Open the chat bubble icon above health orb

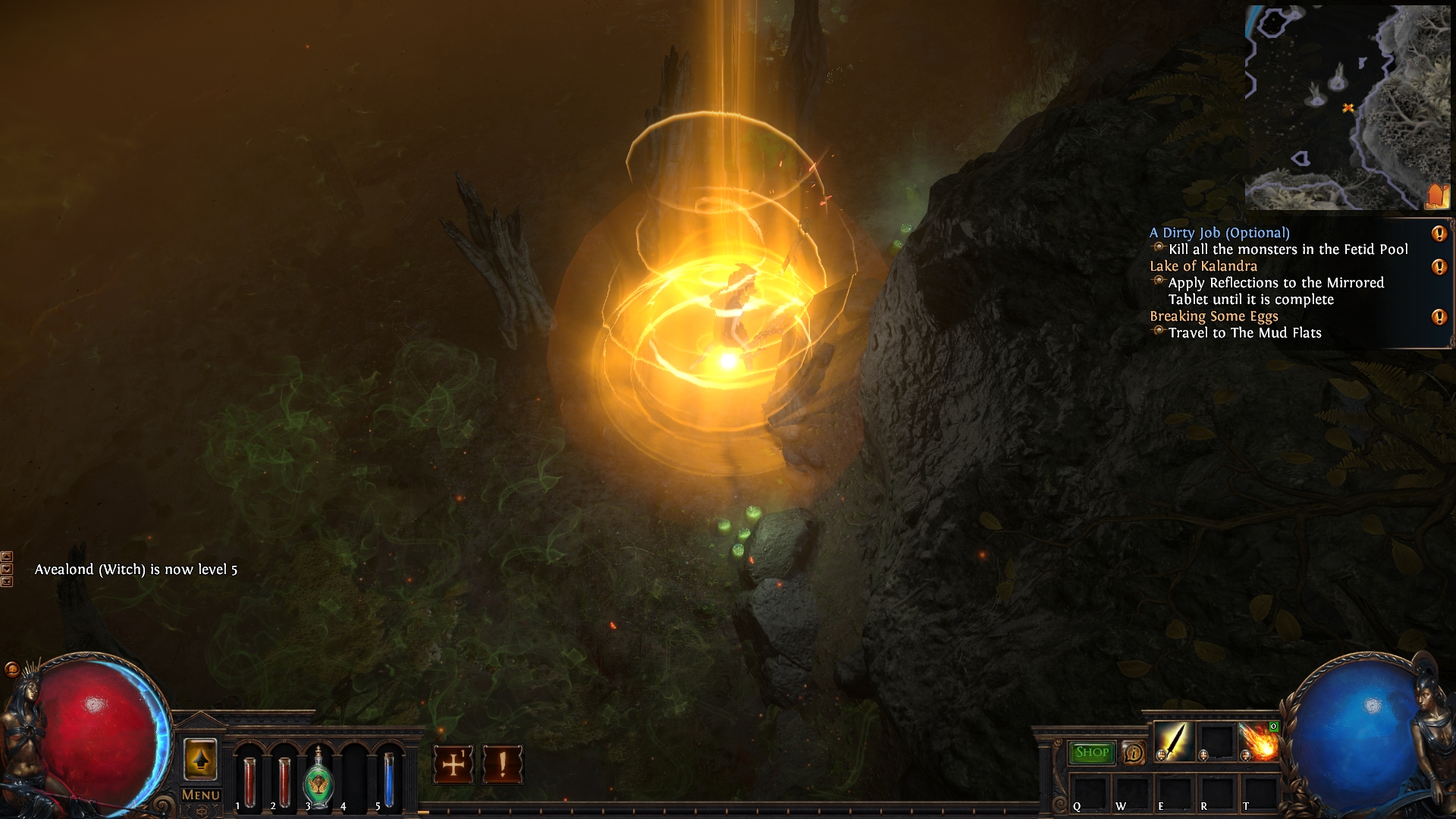(x=12, y=669)
